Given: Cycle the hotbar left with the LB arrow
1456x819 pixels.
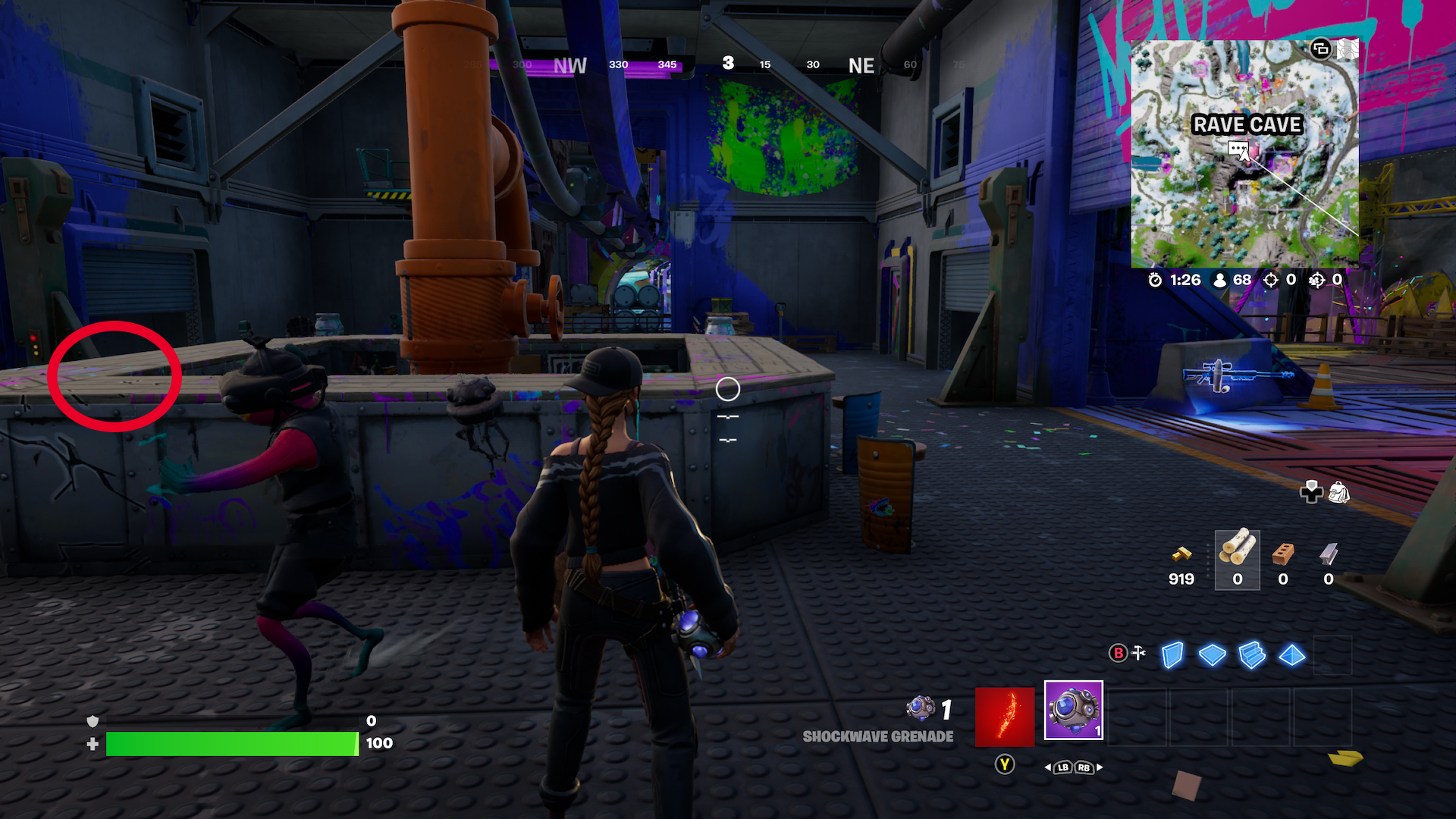Looking at the screenshot, I should [x=1064, y=767].
